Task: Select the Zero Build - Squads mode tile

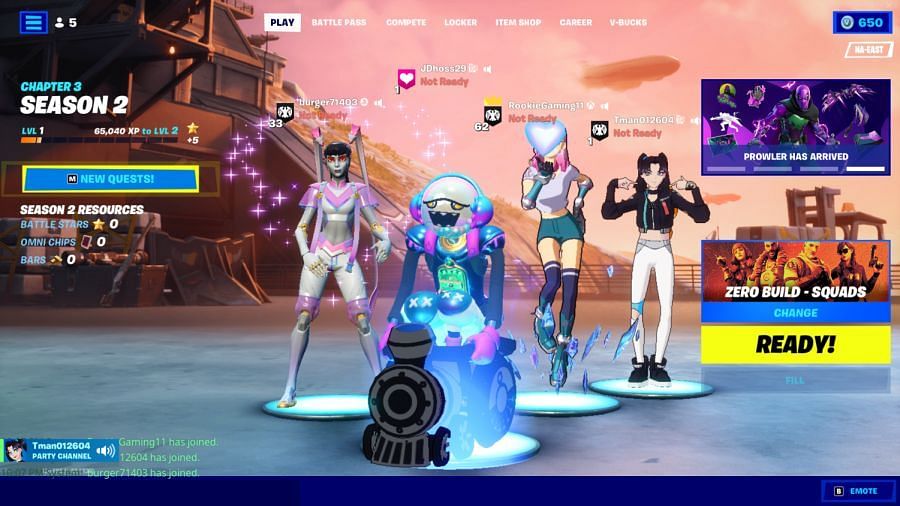Action: [795, 271]
